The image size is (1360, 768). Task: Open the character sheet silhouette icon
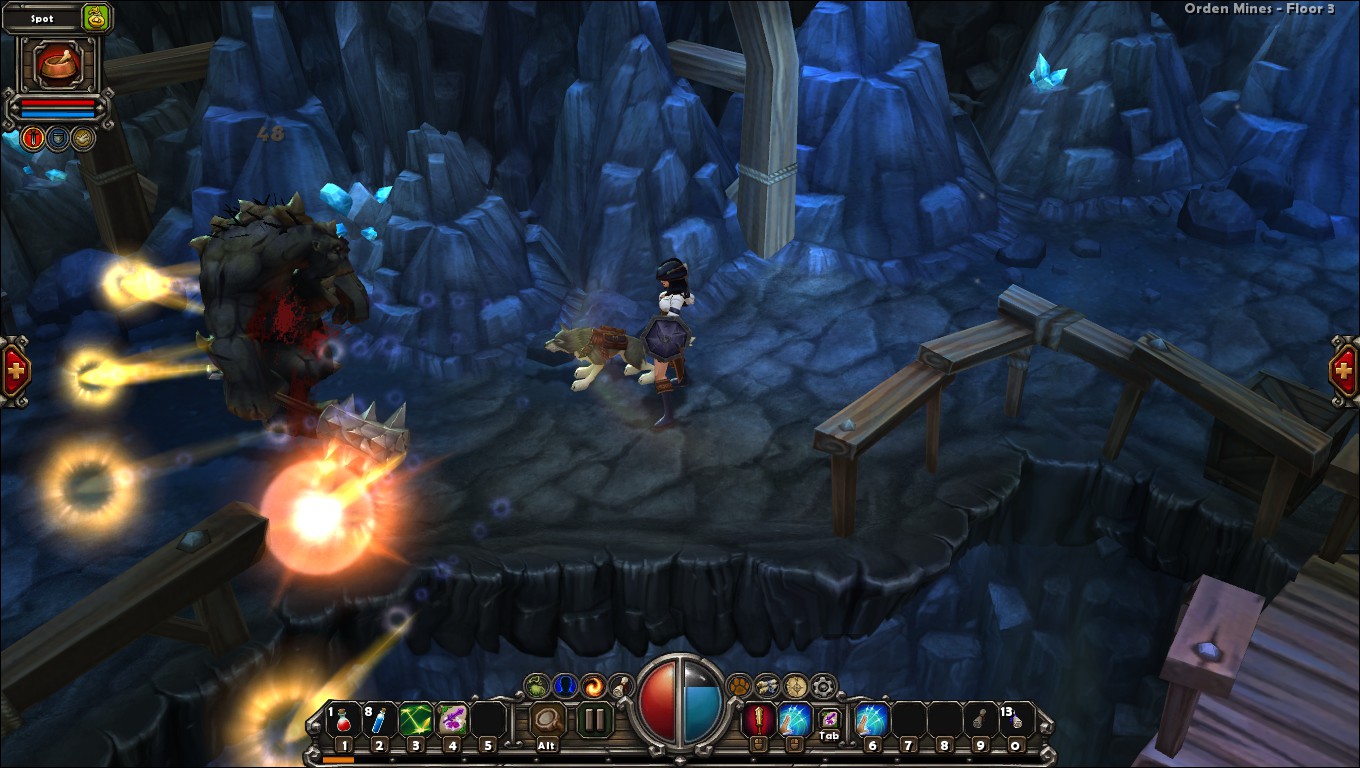(565, 685)
